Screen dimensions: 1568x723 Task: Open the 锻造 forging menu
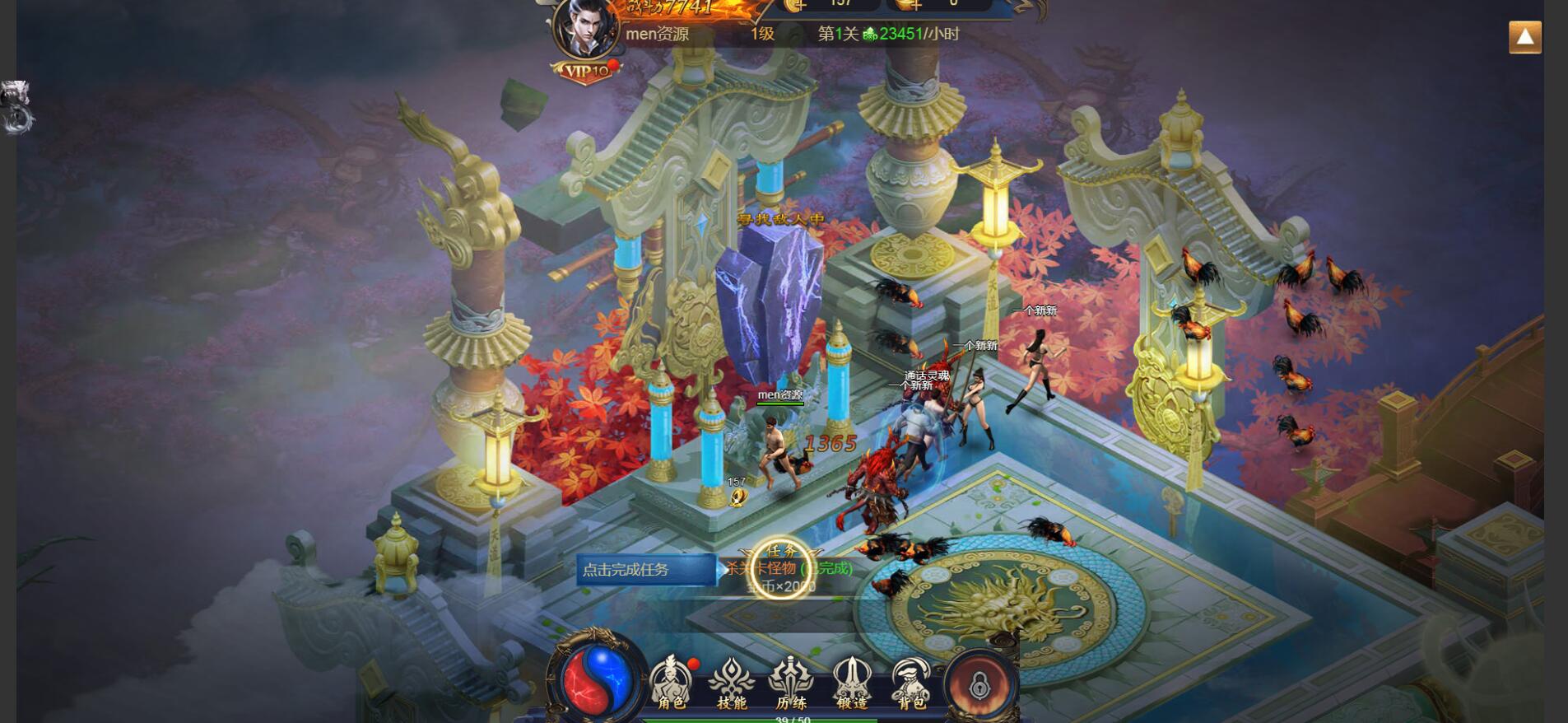point(852,683)
